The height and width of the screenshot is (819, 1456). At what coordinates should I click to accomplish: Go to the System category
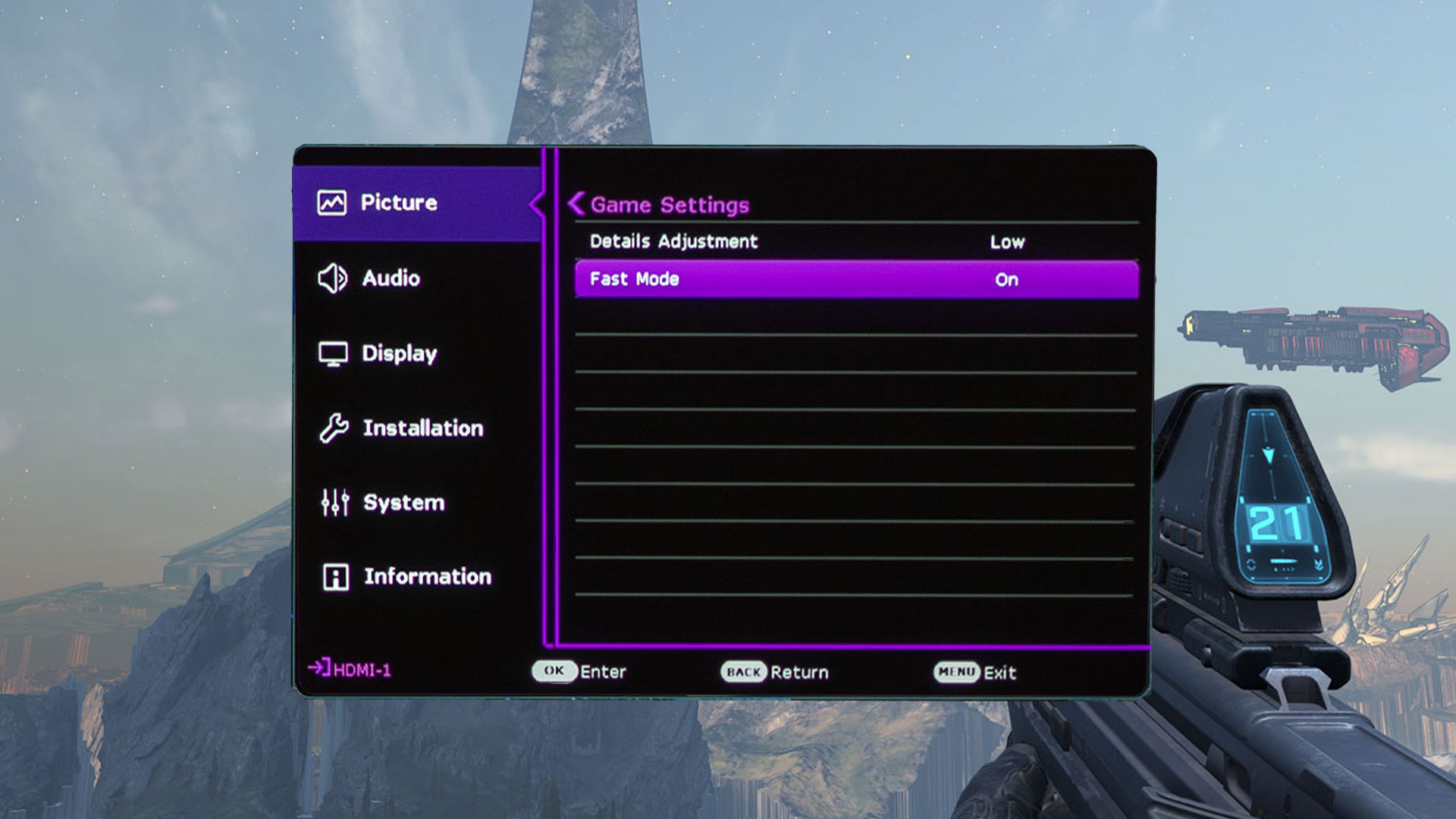coord(403,503)
